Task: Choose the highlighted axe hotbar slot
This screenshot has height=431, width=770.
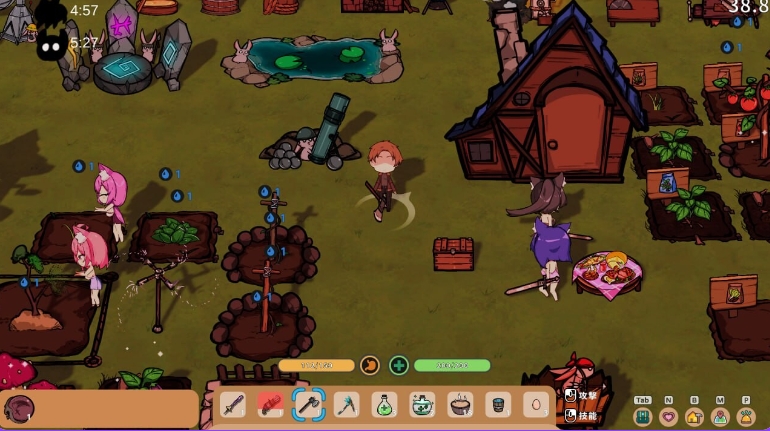Action: 308,405
